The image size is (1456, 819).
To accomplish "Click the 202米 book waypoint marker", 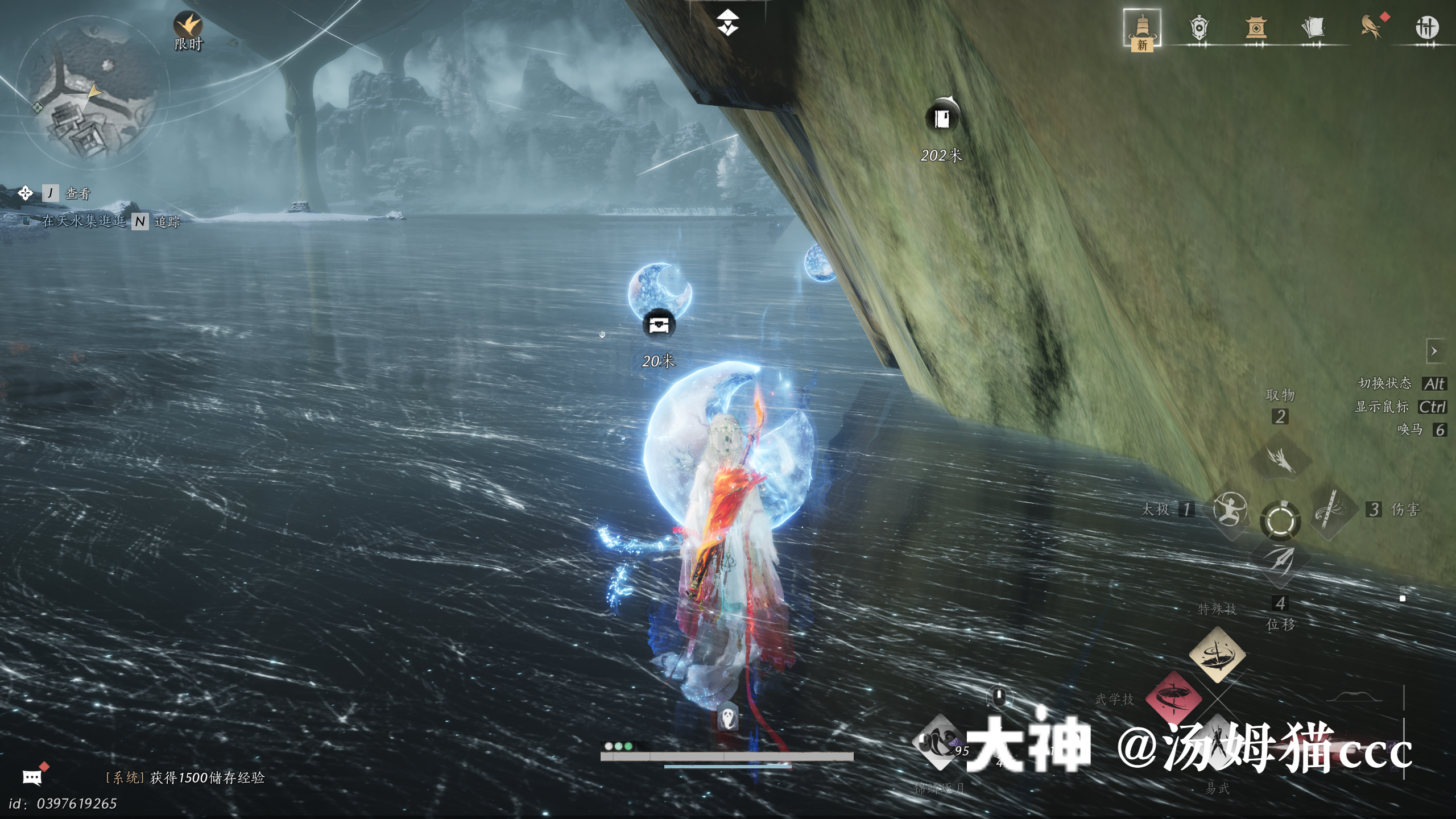I will pos(942,119).
